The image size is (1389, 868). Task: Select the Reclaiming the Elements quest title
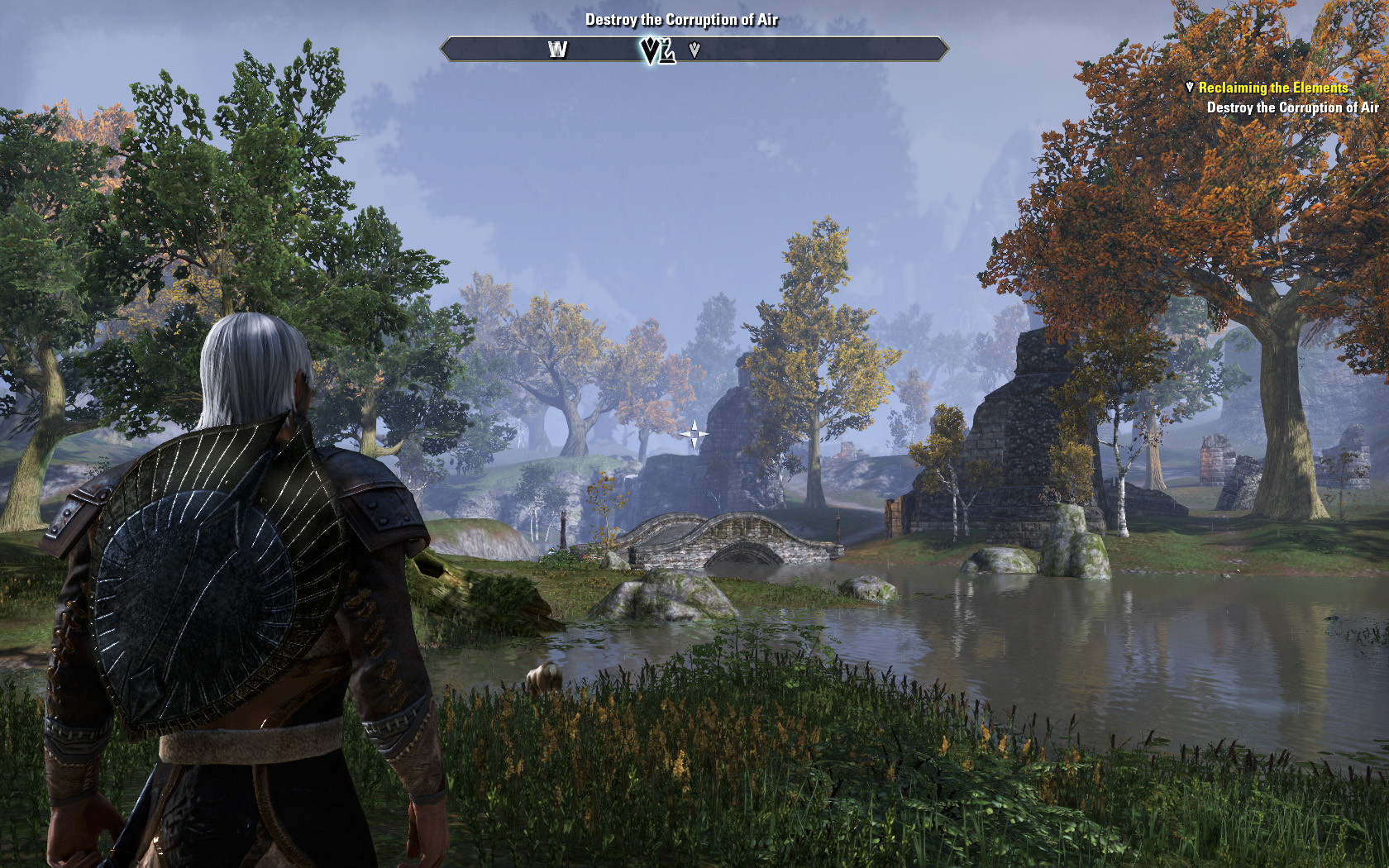(x=1273, y=88)
